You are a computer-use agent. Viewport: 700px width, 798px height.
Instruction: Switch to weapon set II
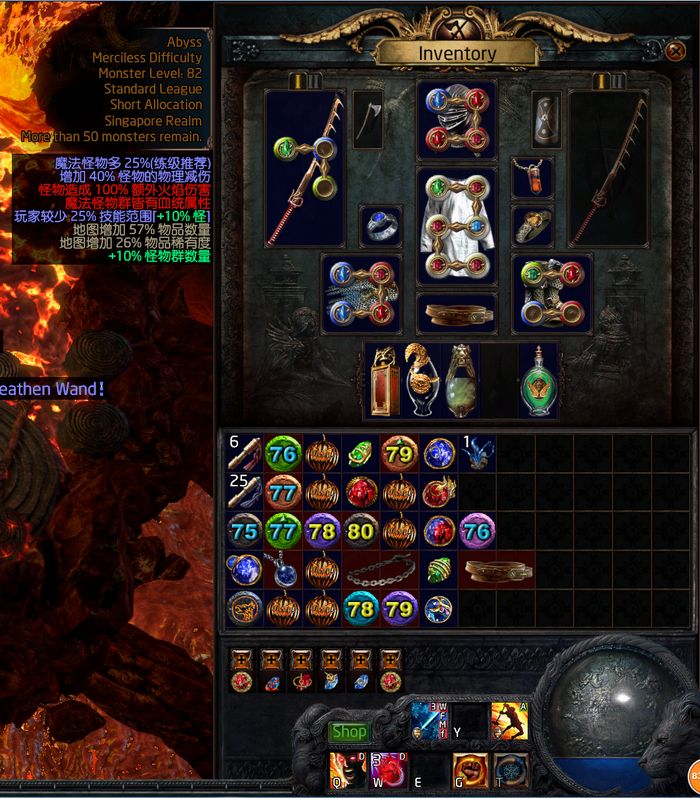click(312, 79)
